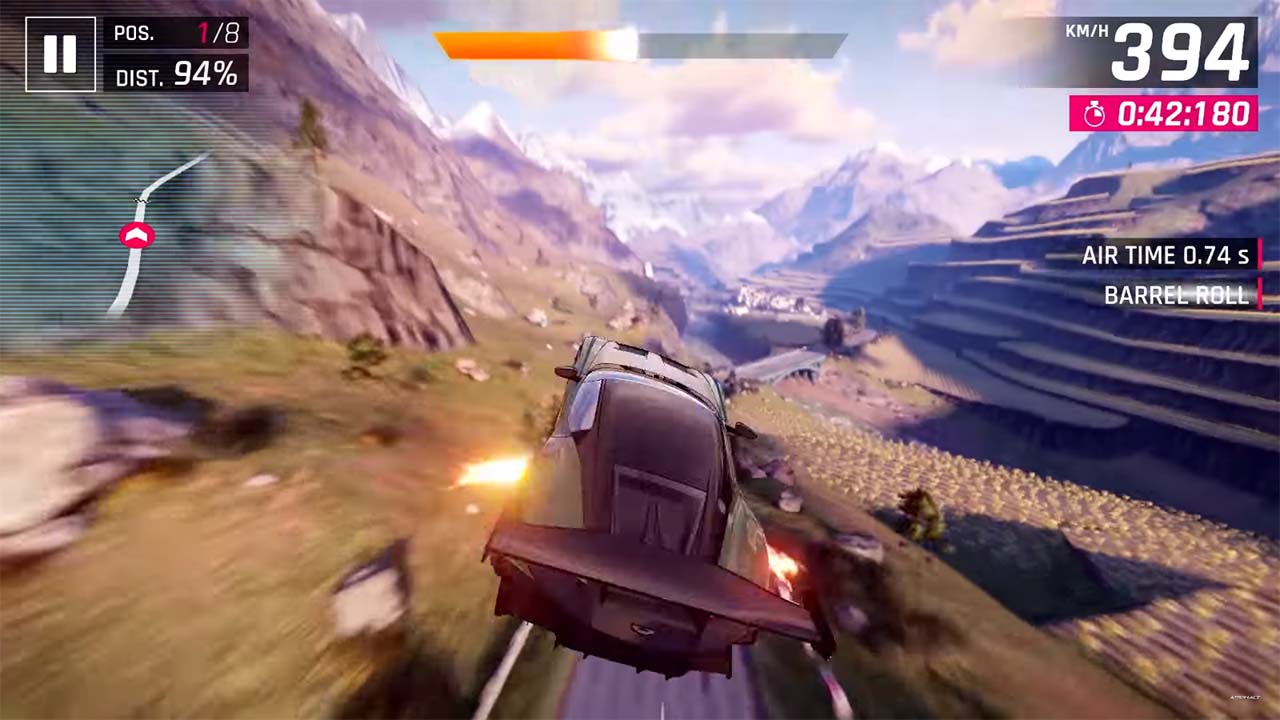Click the player arrow marker on the minimap

pos(138,235)
